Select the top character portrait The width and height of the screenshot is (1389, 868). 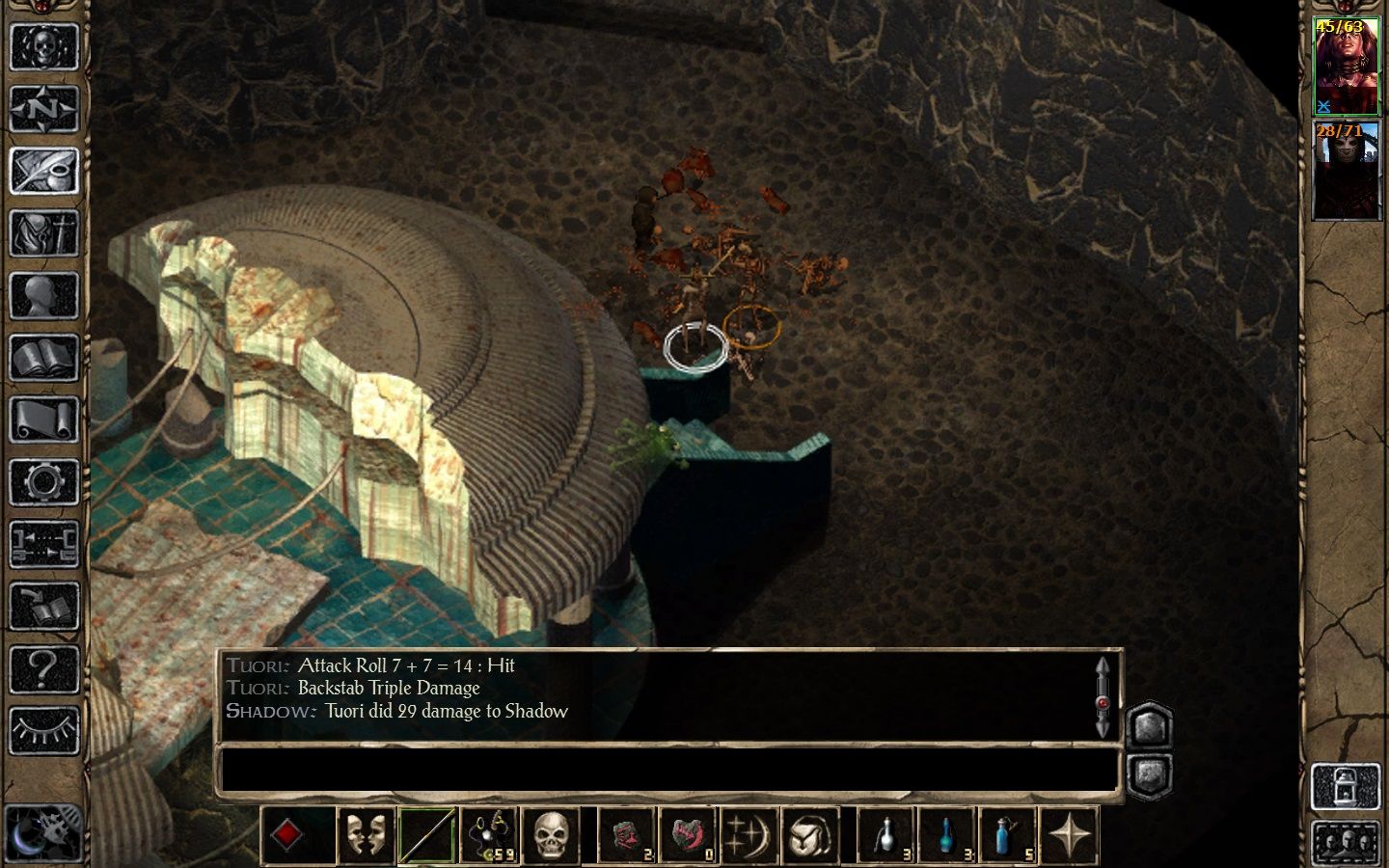point(1347,67)
